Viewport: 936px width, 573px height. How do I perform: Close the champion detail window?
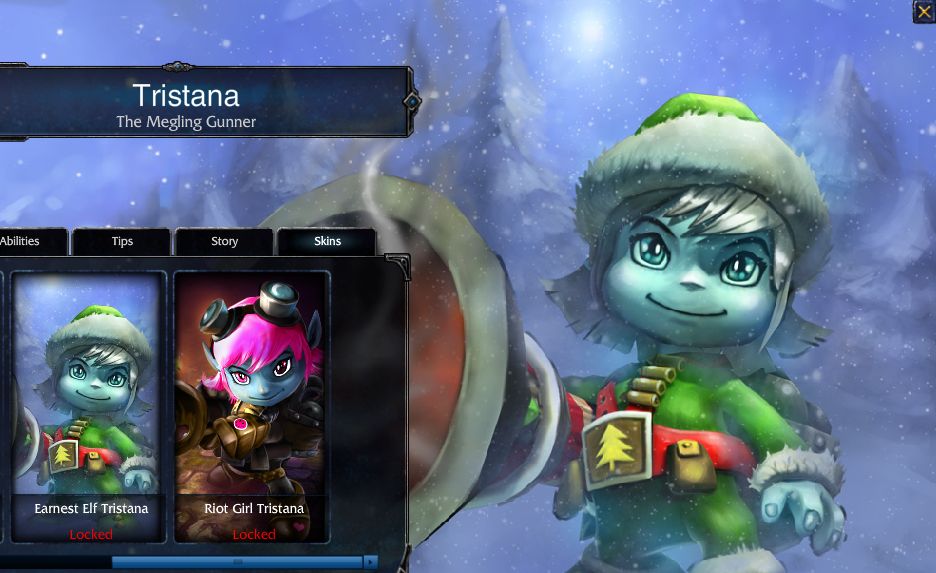[x=923, y=11]
